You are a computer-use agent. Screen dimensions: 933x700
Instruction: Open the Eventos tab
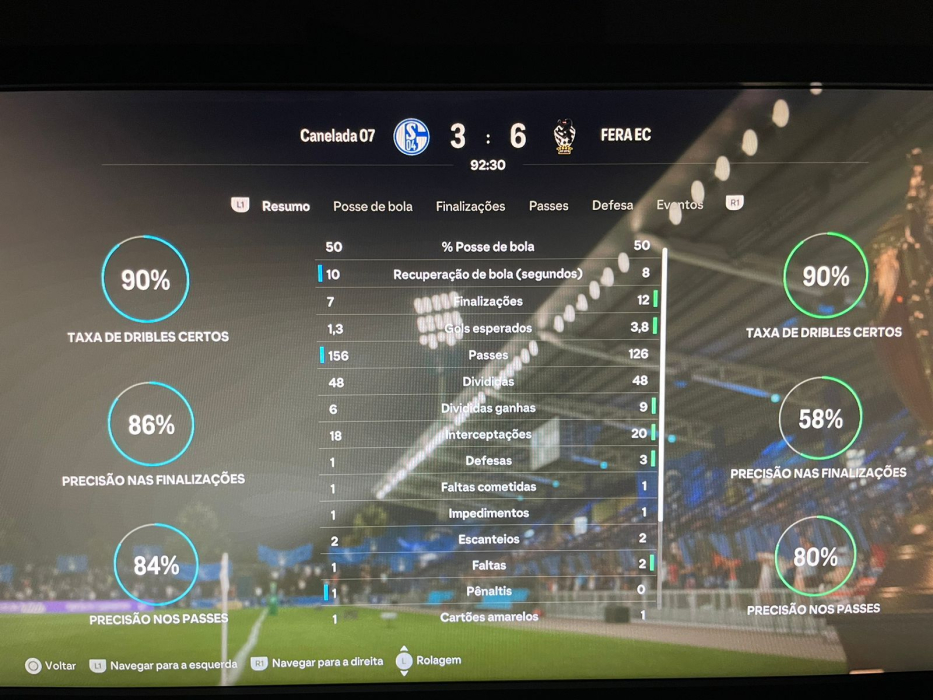(679, 205)
